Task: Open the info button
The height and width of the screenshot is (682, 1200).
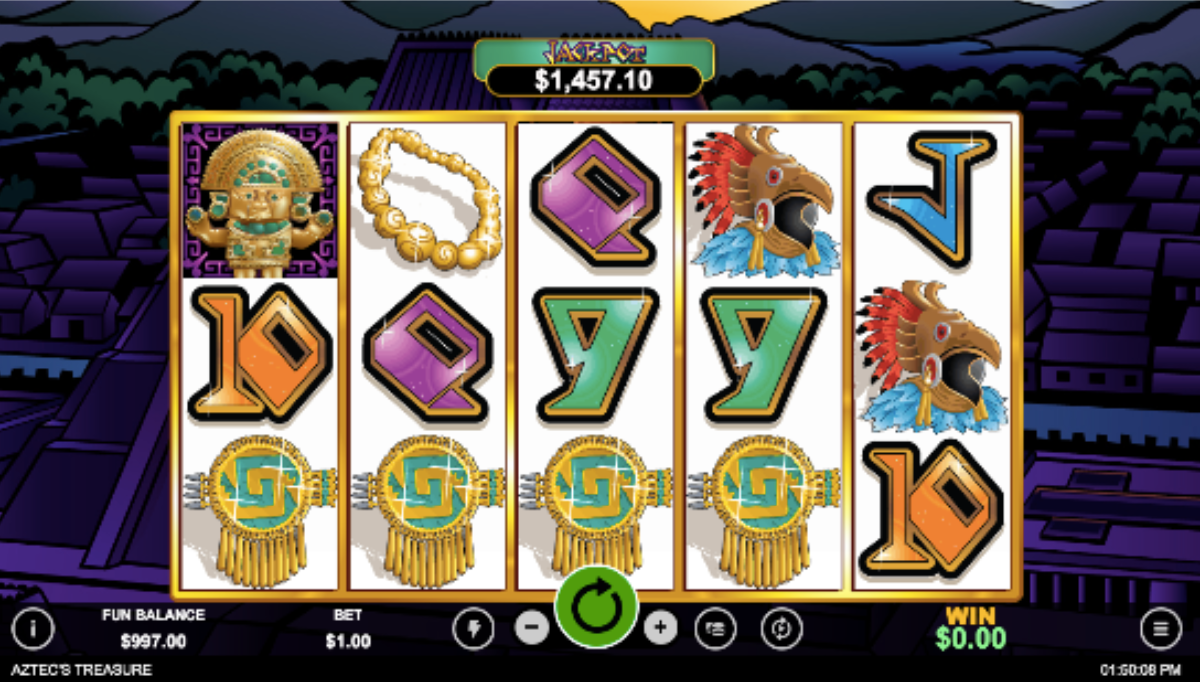Action: click(x=33, y=629)
